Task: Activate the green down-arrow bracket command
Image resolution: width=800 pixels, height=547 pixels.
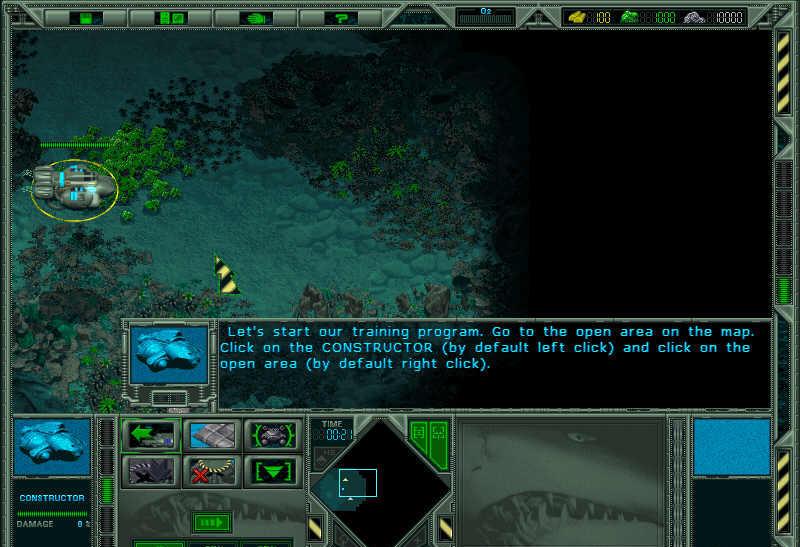Action: coord(271,470)
